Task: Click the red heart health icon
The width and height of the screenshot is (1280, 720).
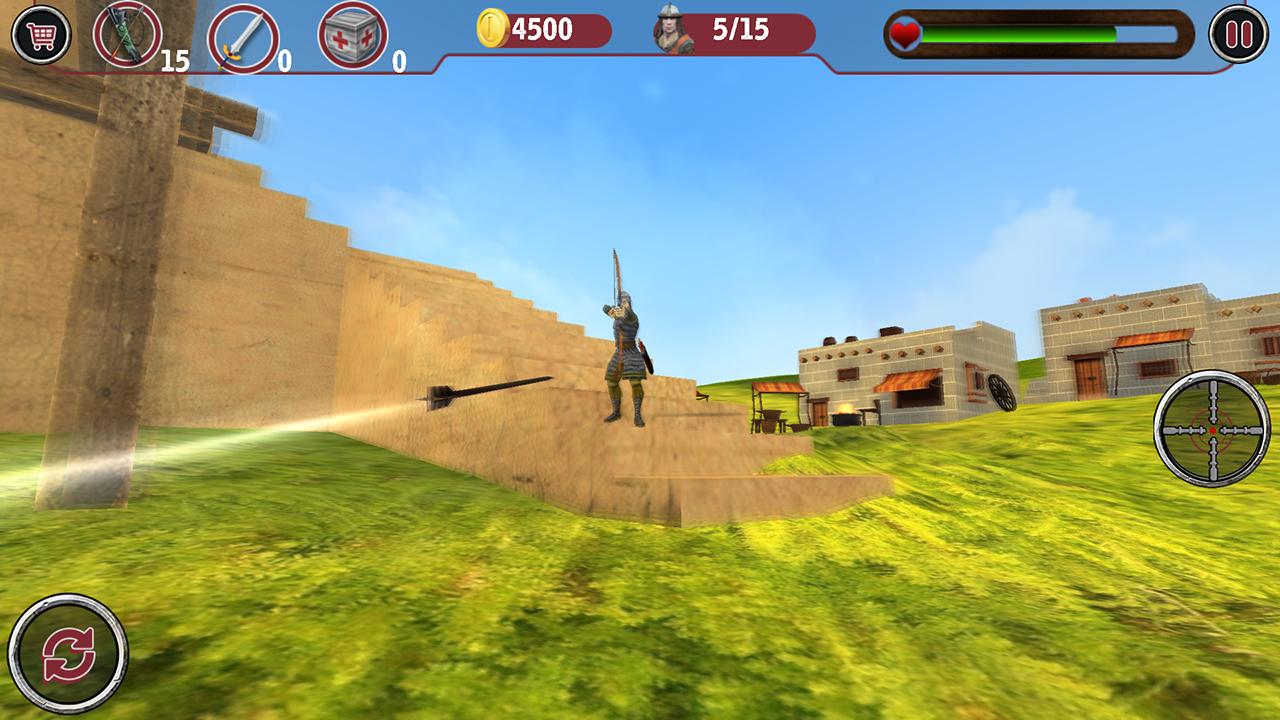Action: pos(903,35)
